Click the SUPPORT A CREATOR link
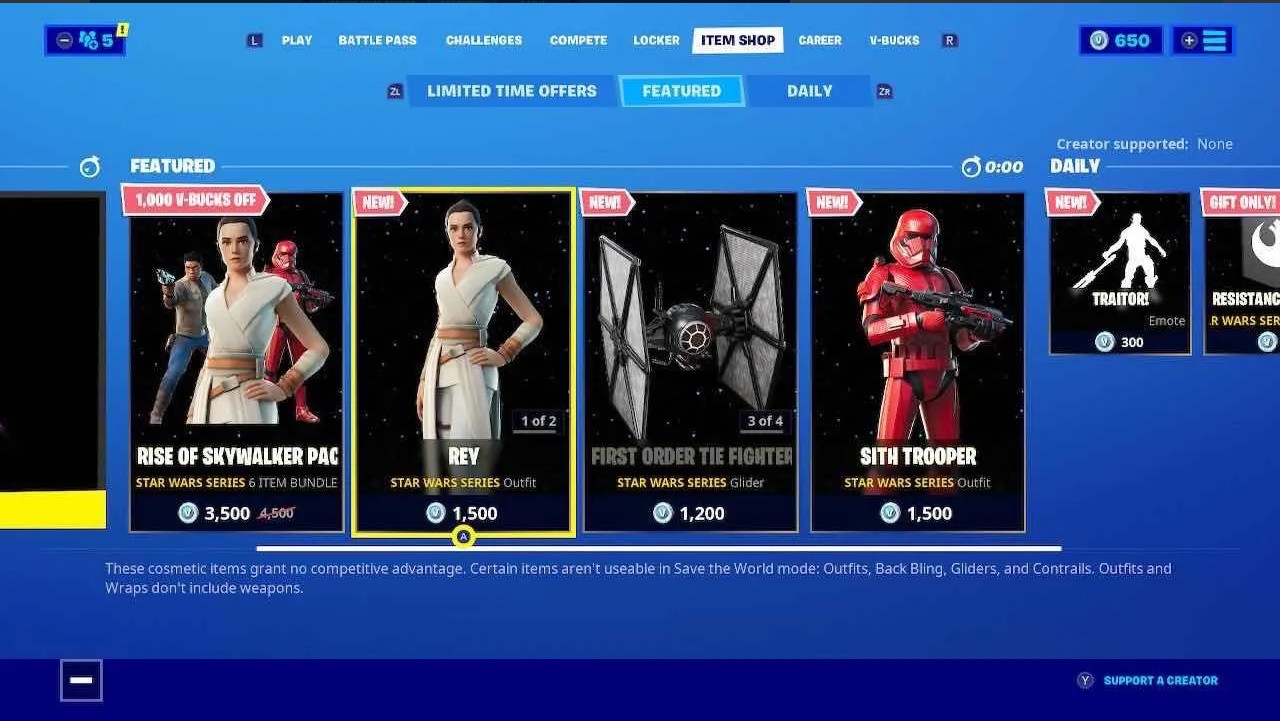The height and width of the screenshot is (721, 1280). pyautogui.click(x=1159, y=679)
